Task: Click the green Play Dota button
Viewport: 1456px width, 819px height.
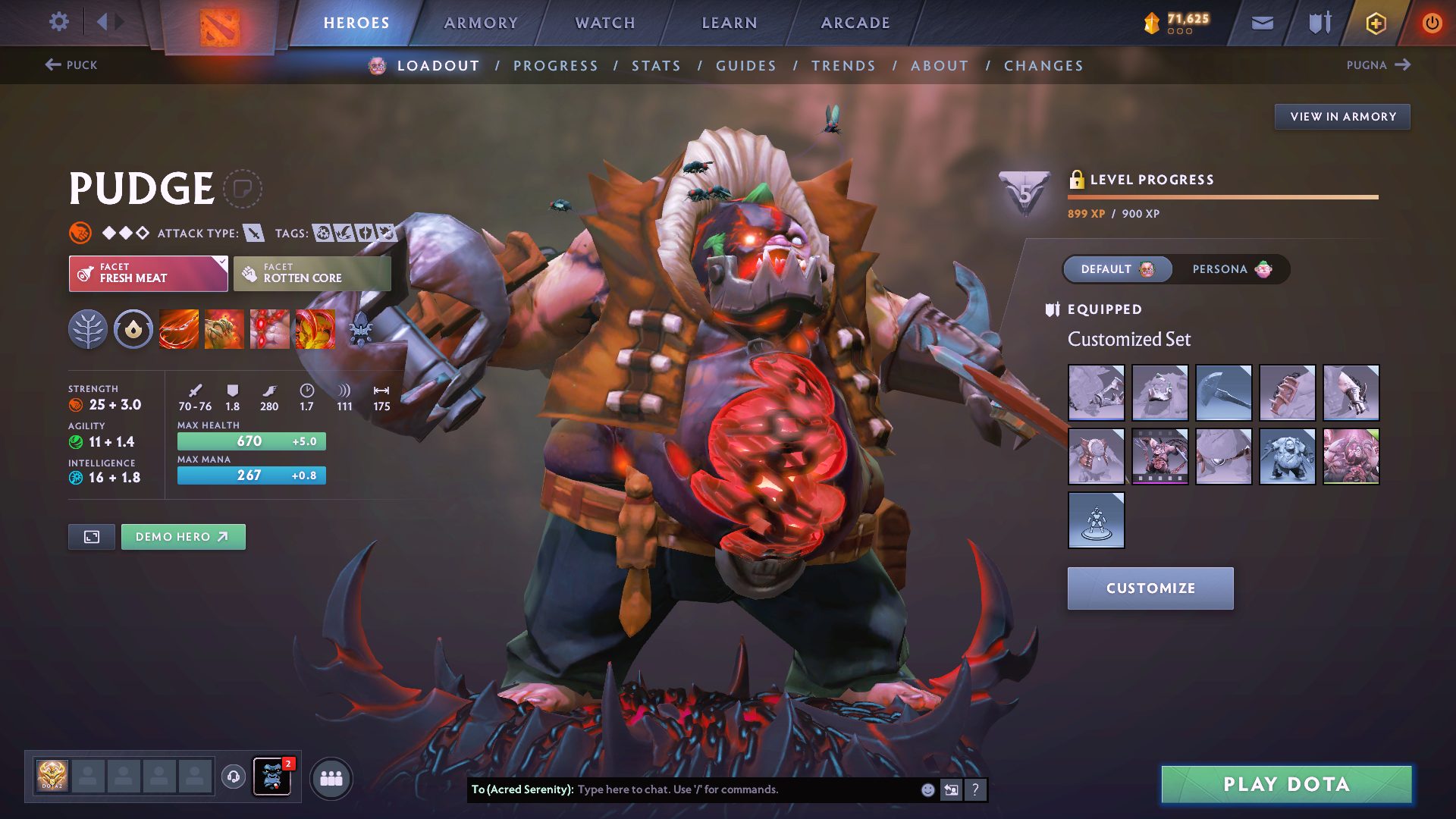Action: tap(1286, 784)
